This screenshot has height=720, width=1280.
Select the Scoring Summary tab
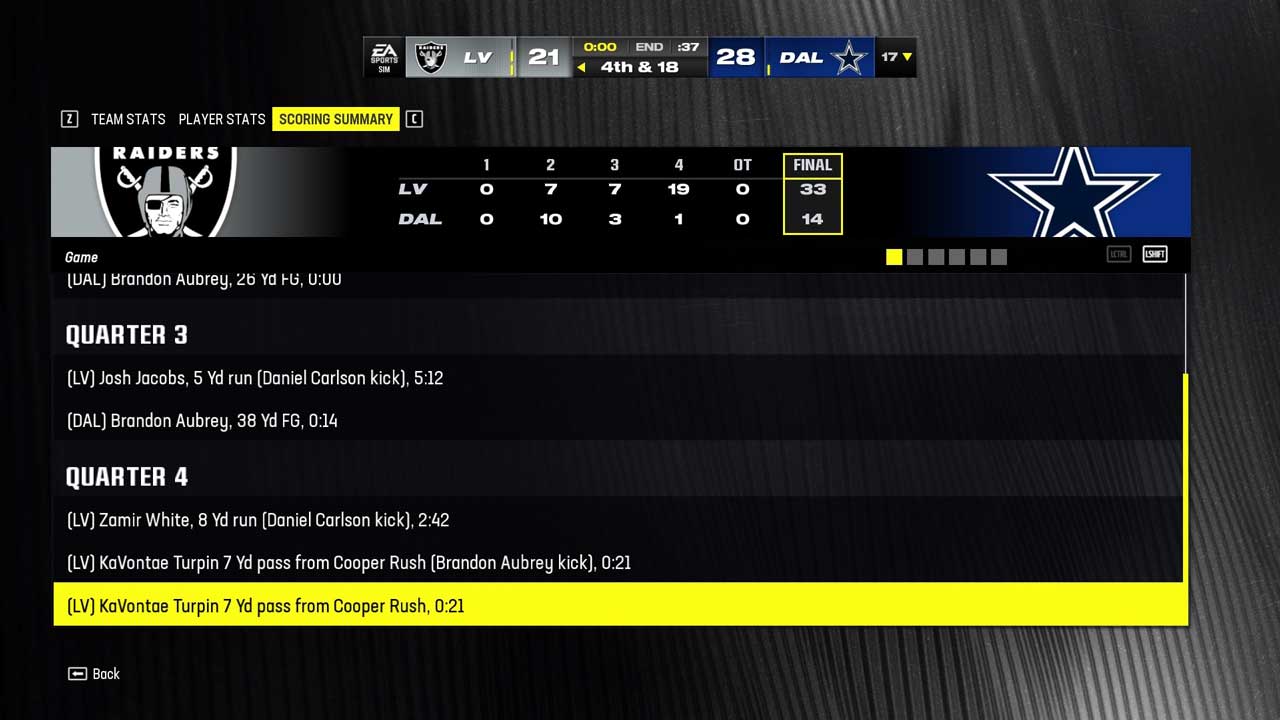tap(335, 119)
